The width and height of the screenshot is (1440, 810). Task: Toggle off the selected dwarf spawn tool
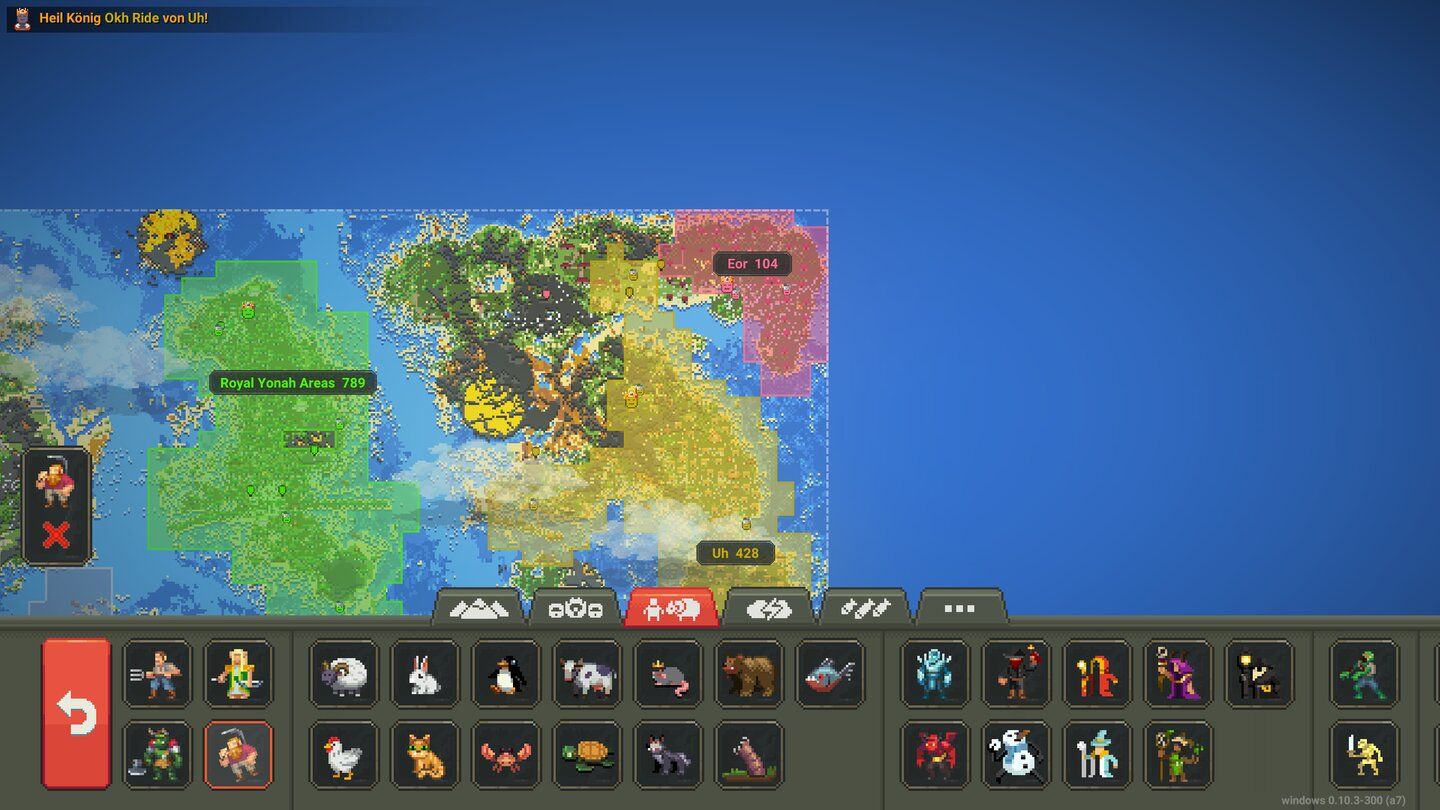[x=239, y=756]
